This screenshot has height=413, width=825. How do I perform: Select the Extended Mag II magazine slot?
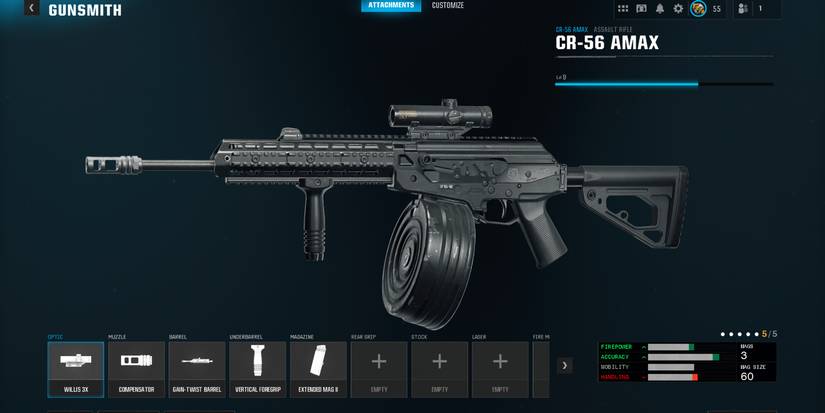318,369
